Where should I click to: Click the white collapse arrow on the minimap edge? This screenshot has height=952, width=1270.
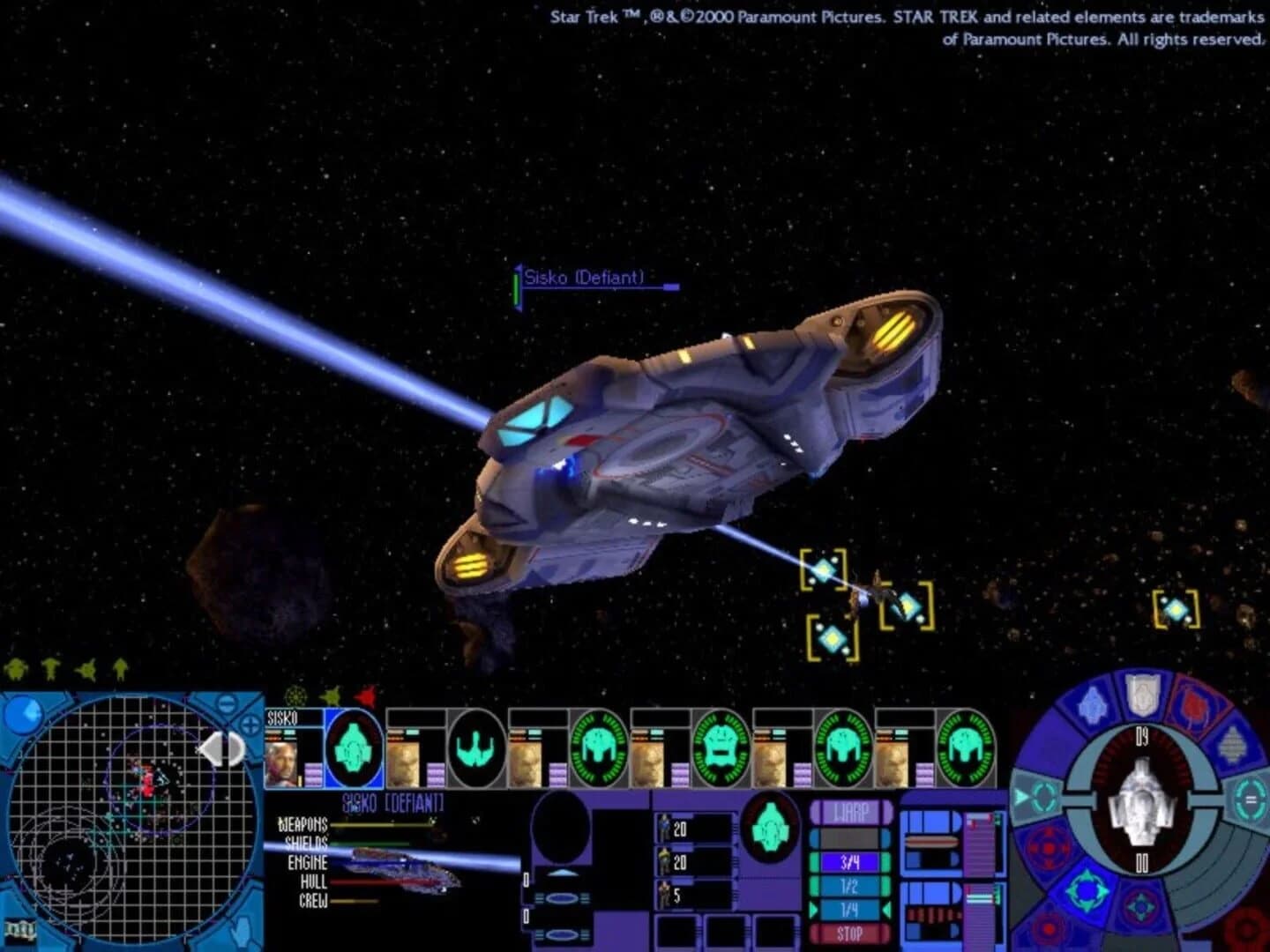click(221, 748)
